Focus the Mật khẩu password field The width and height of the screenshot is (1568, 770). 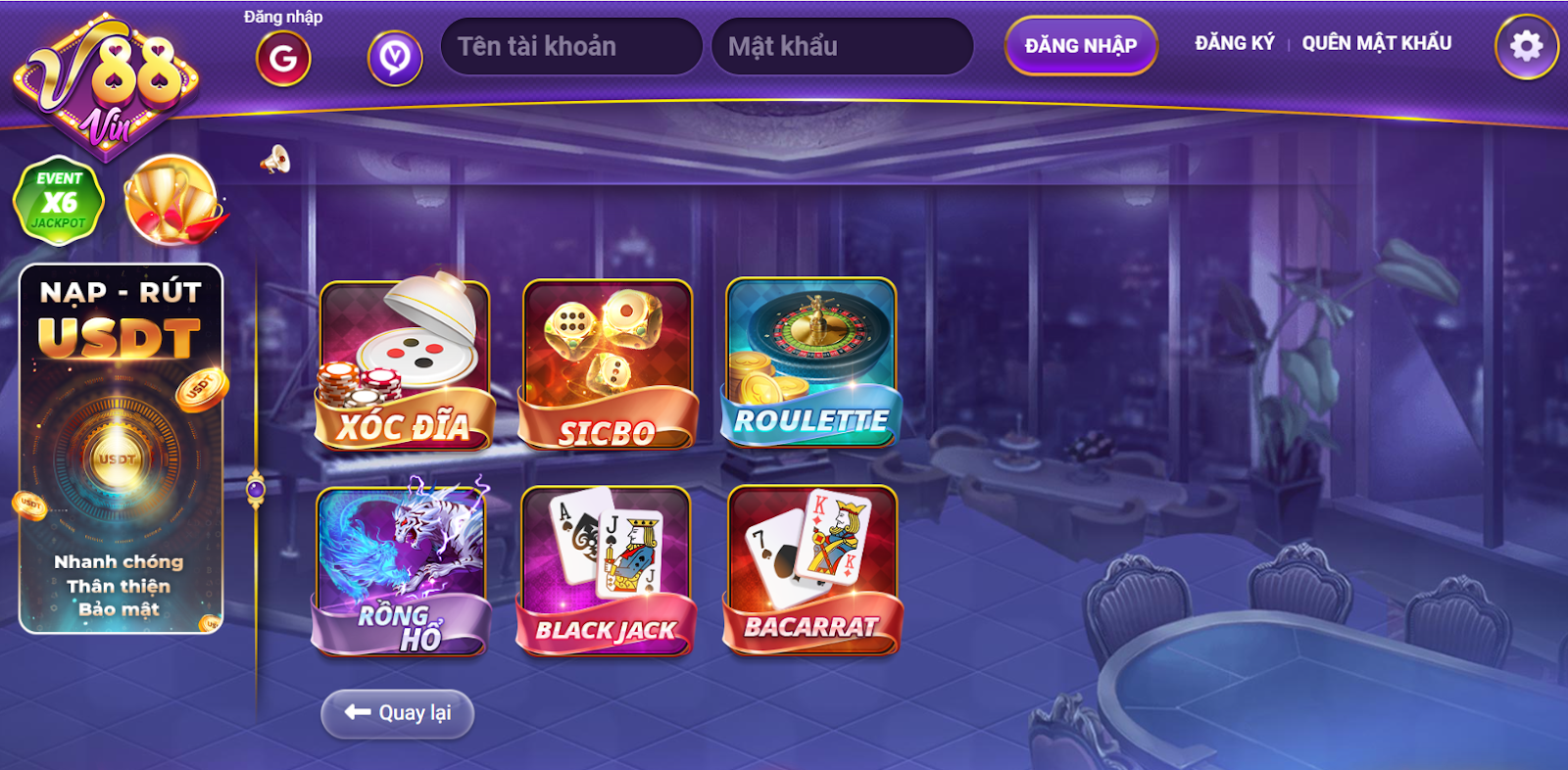point(842,46)
